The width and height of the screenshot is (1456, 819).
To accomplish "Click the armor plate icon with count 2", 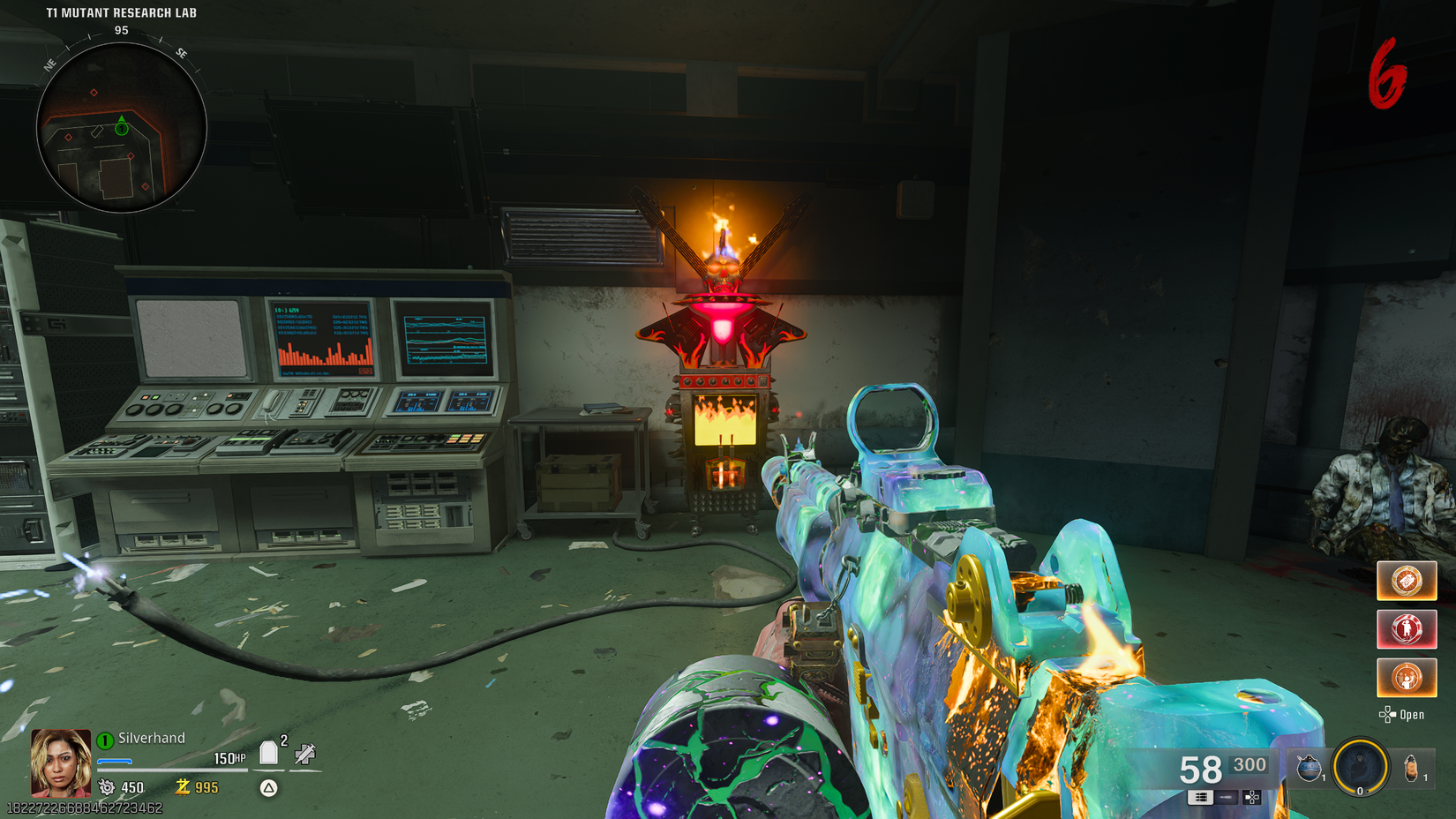I will pyautogui.click(x=269, y=754).
